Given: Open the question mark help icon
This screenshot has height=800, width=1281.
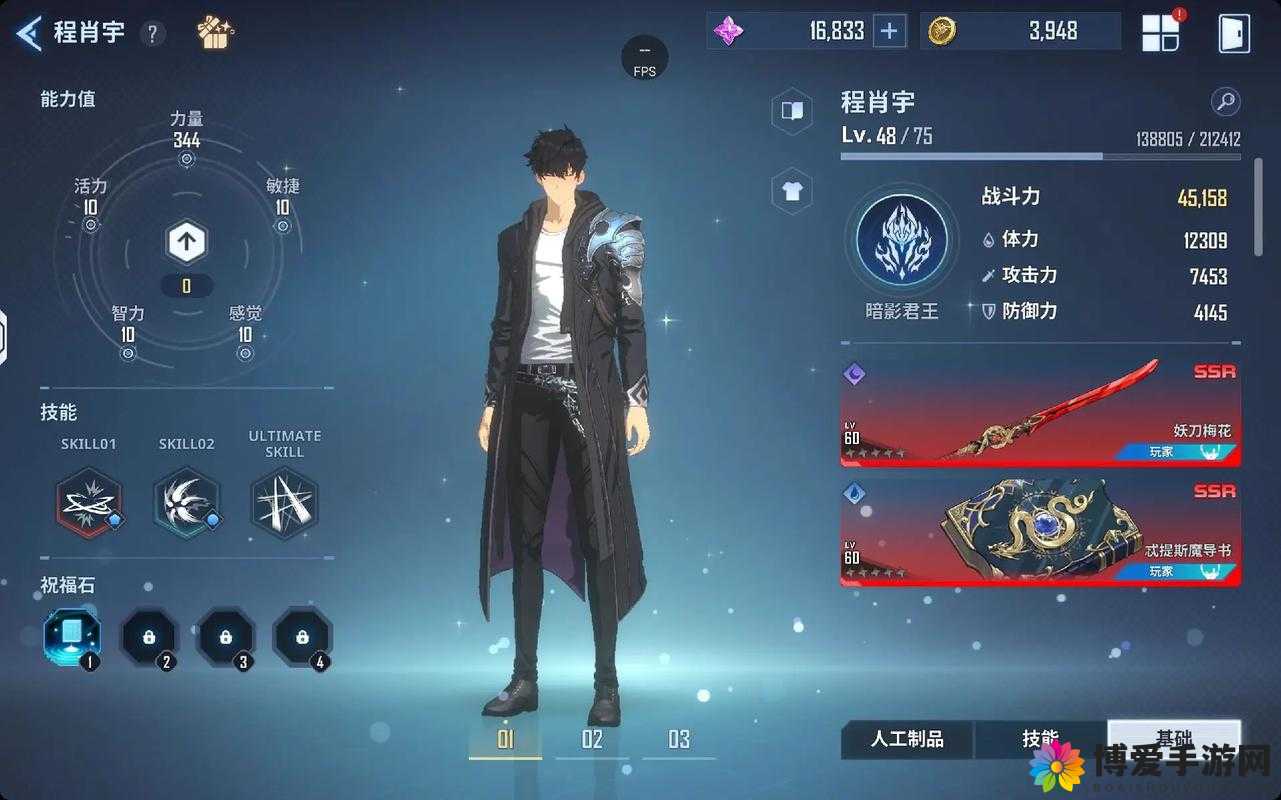Looking at the screenshot, I should click(x=152, y=34).
